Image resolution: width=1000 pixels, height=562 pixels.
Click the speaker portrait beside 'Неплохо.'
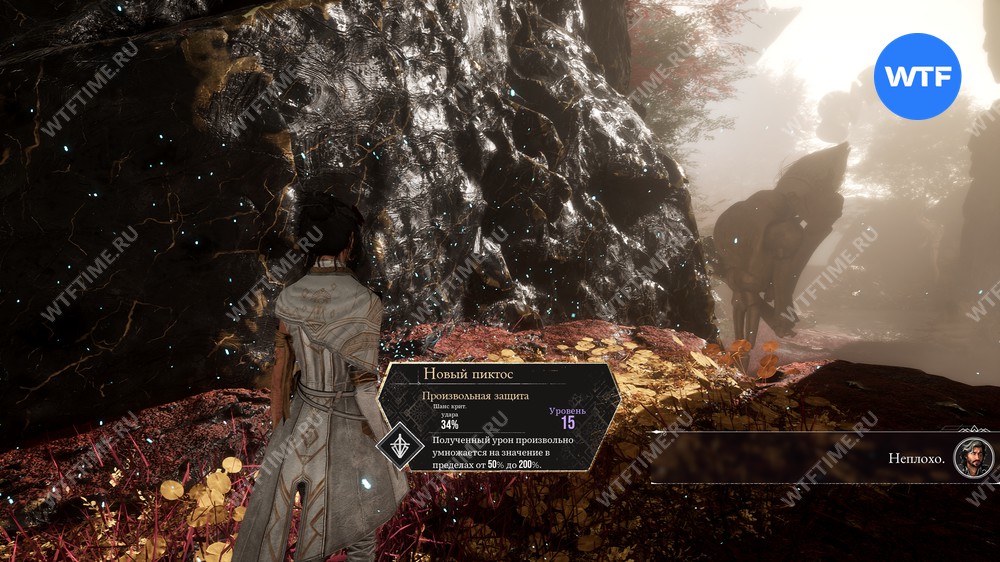[x=972, y=458]
